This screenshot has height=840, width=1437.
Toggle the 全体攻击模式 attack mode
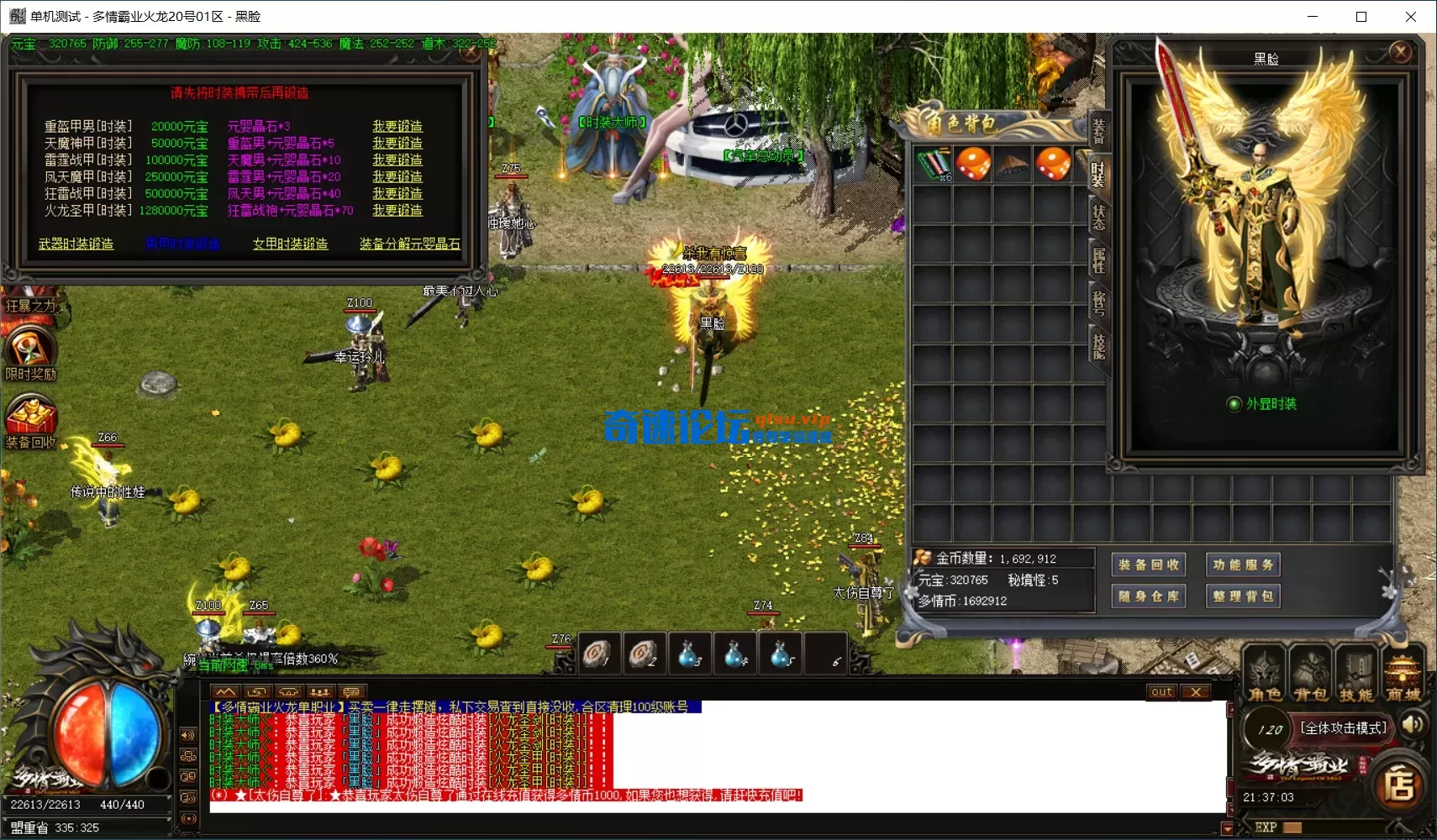click(1342, 728)
